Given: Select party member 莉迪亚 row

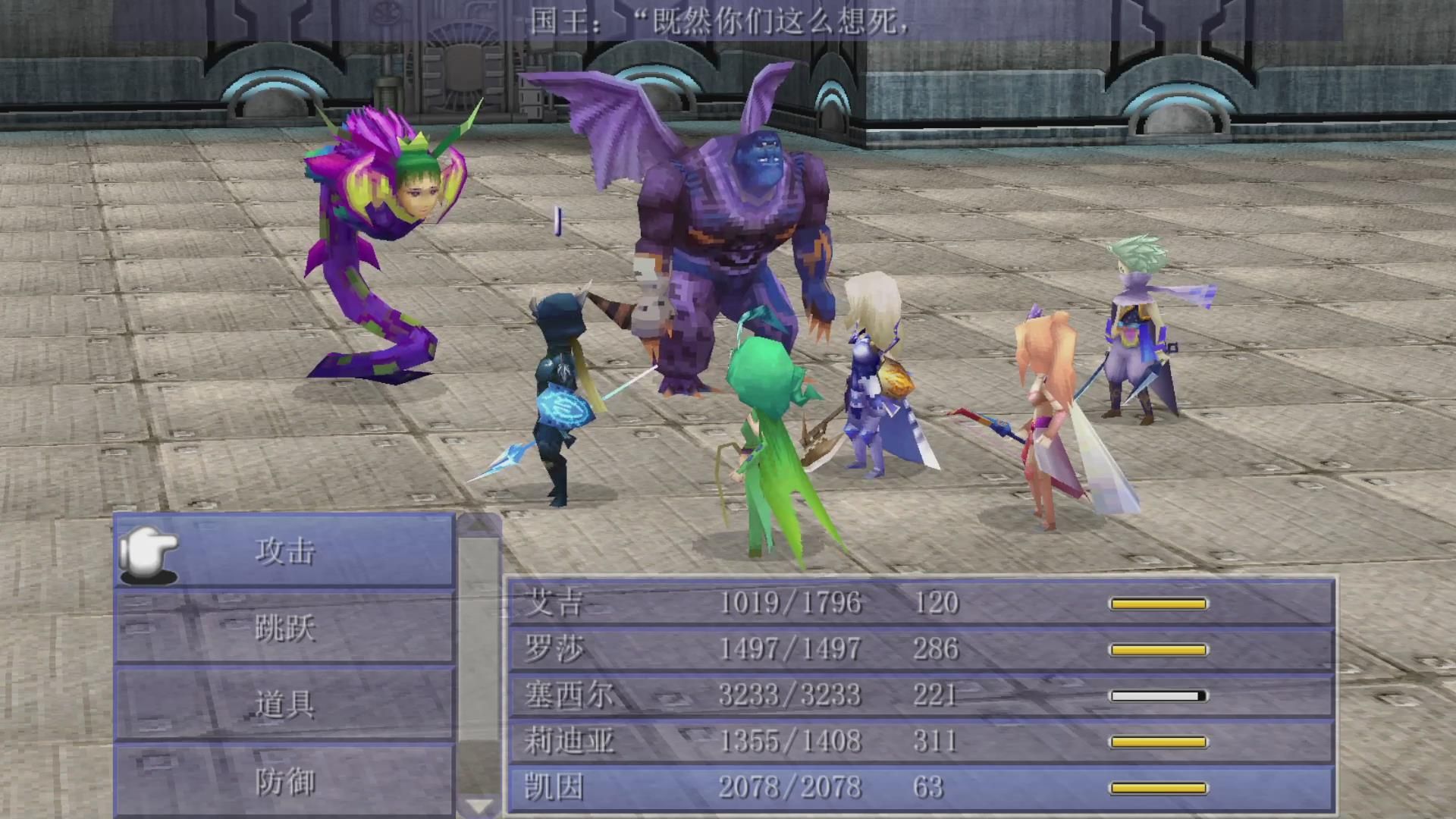Looking at the screenshot, I should pyautogui.click(x=920, y=742).
